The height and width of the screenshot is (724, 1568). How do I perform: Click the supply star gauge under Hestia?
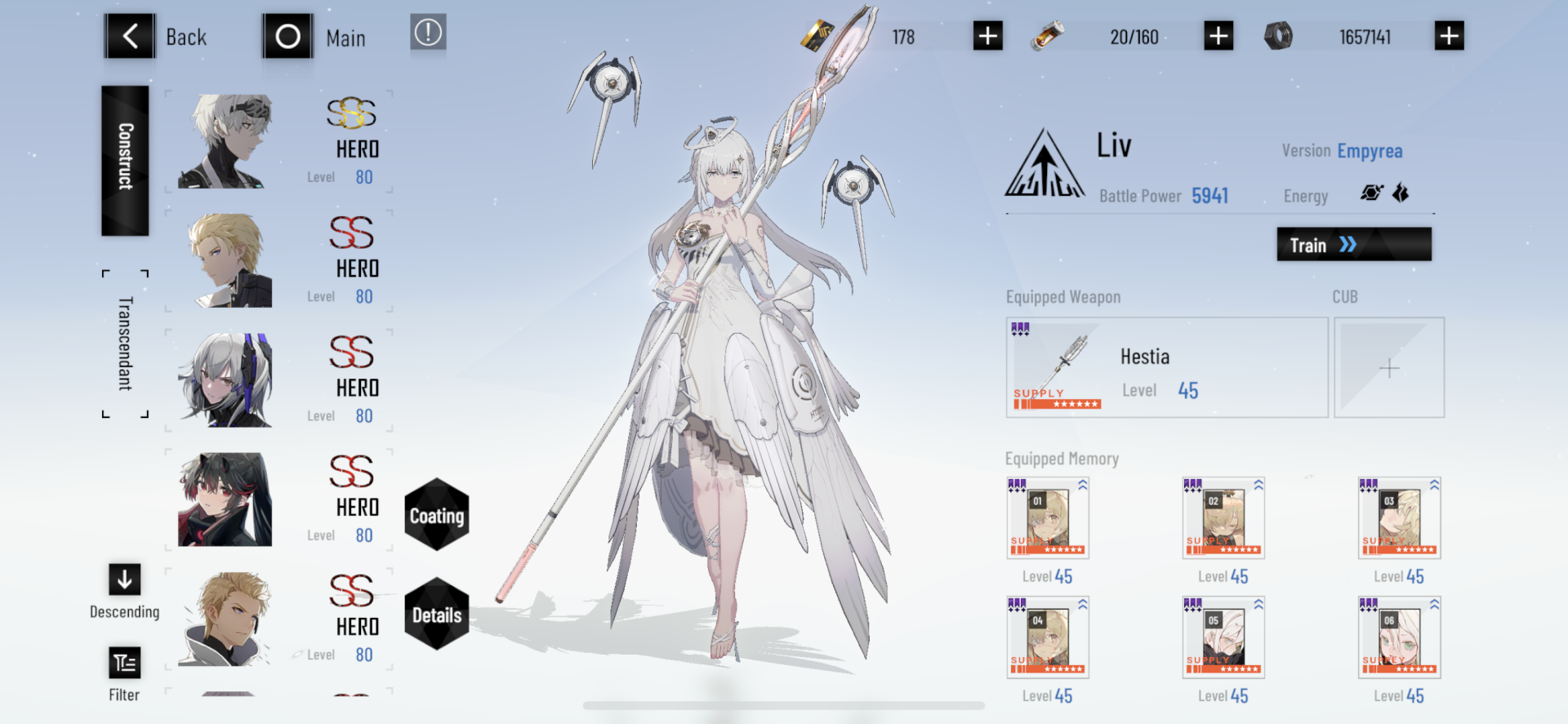(1056, 402)
